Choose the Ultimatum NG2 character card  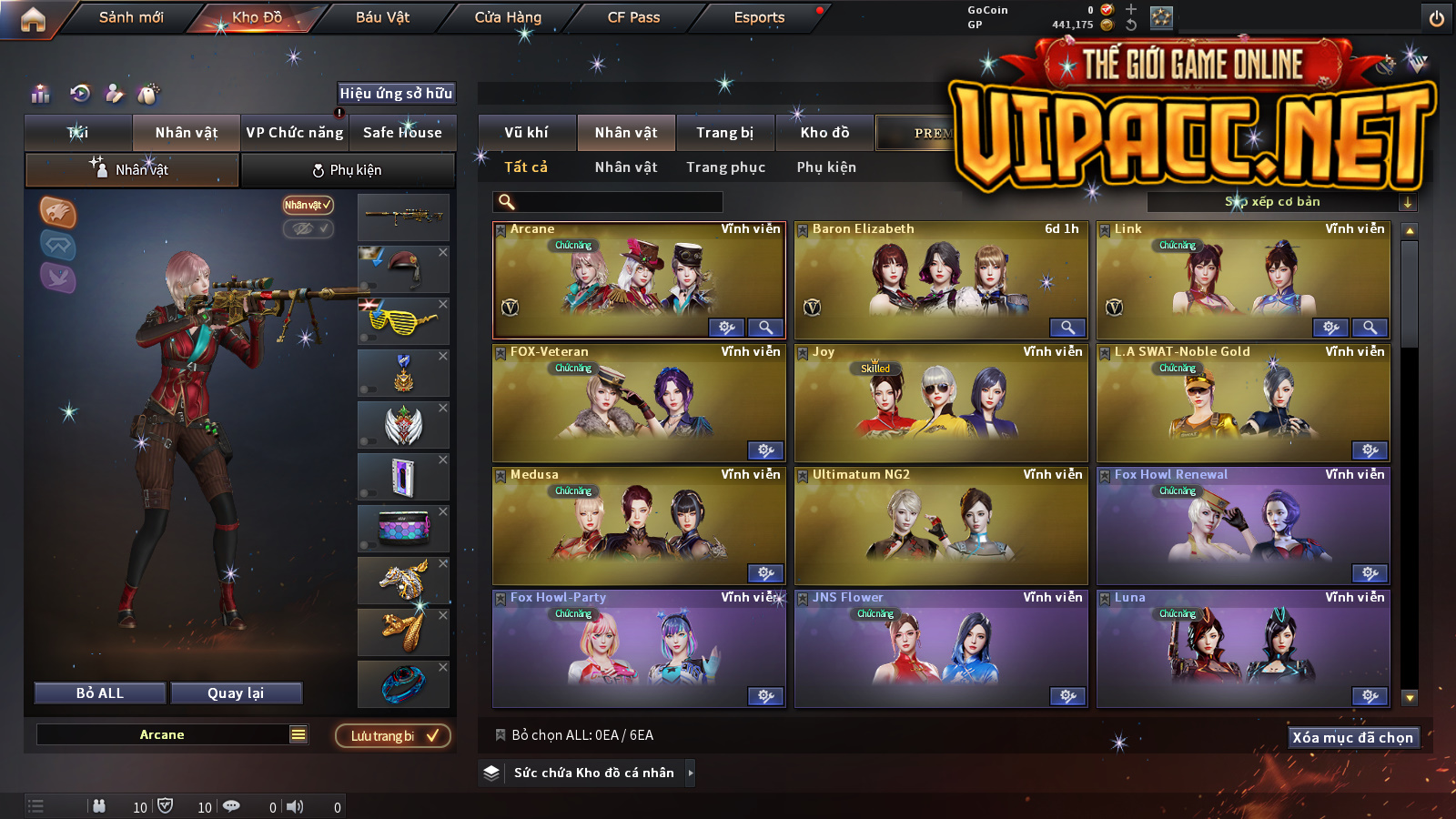(x=941, y=526)
